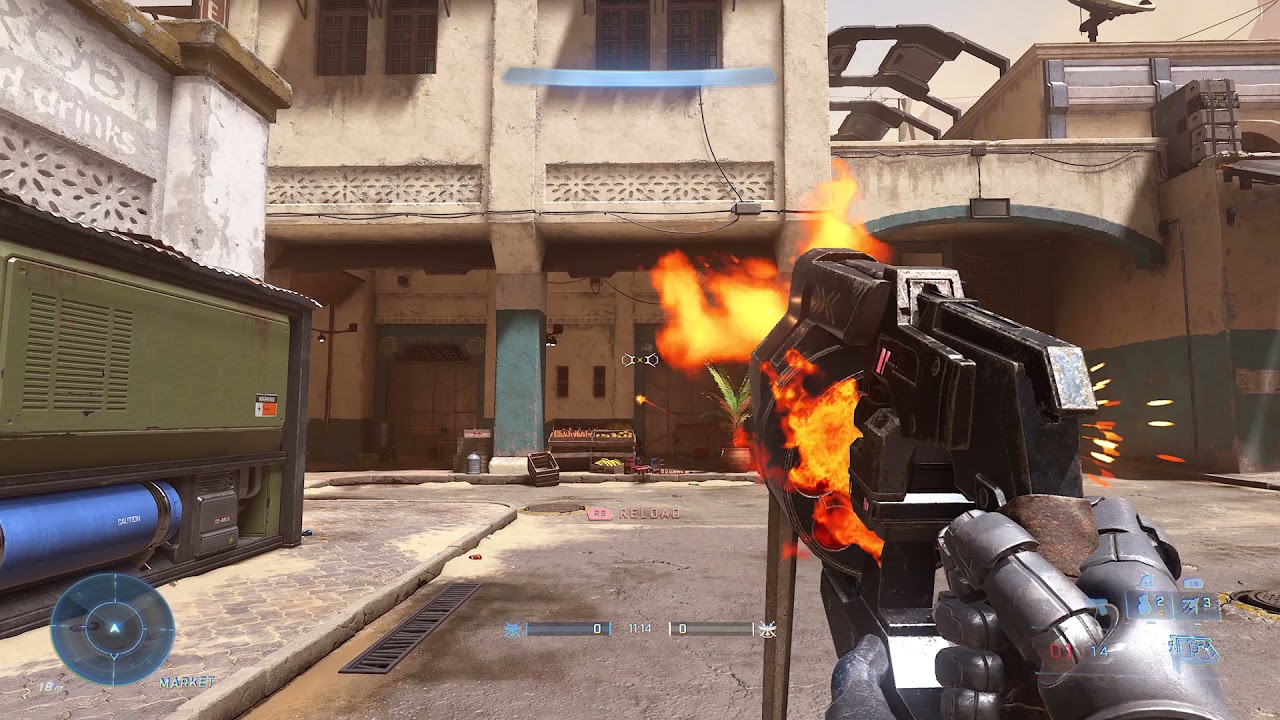Click the blue score value of 0
1280x720 pixels.
pos(597,628)
